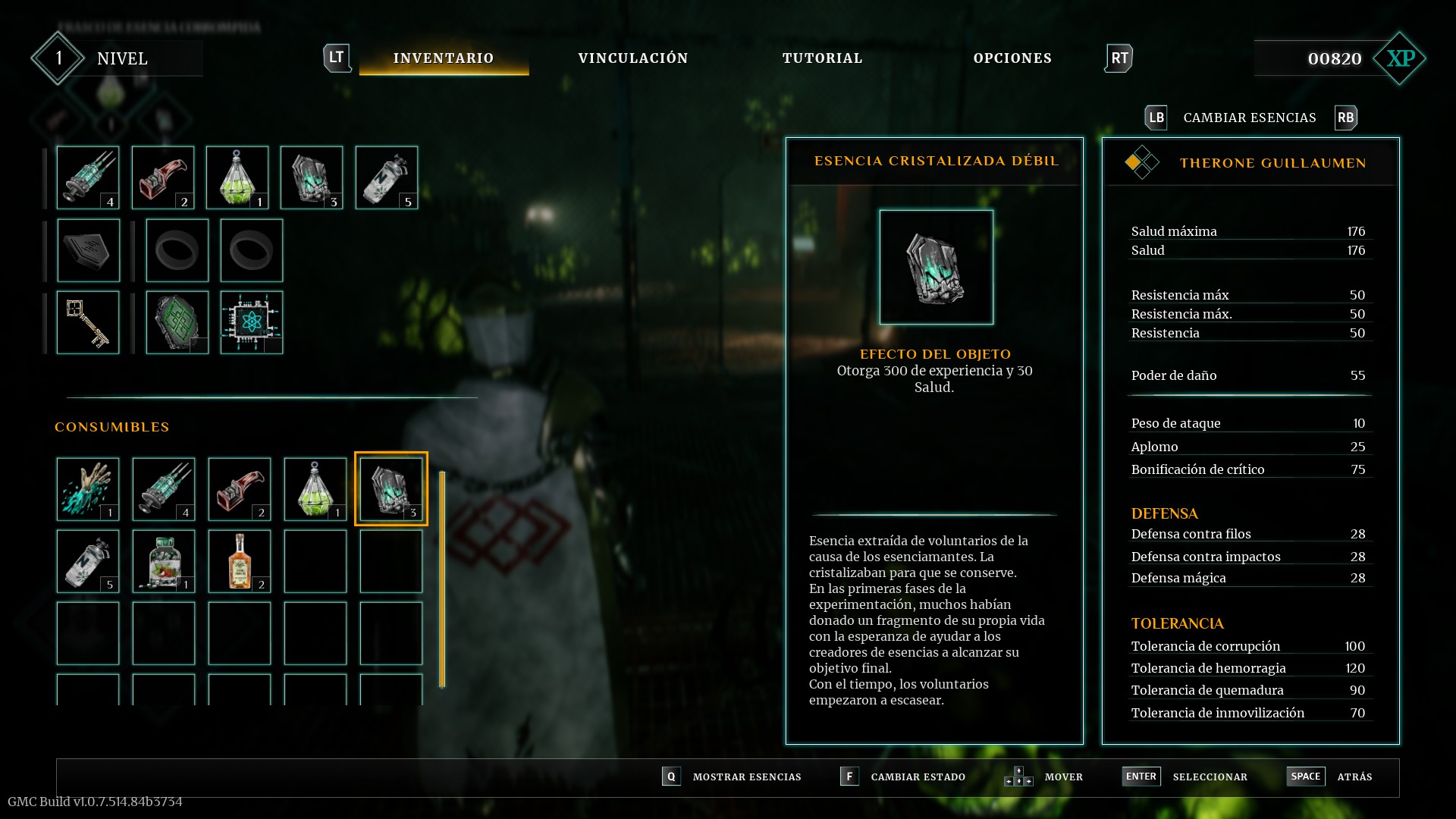Open the Tutorial tab
The width and height of the screenshot is (1456, 819).
(822, 58)
